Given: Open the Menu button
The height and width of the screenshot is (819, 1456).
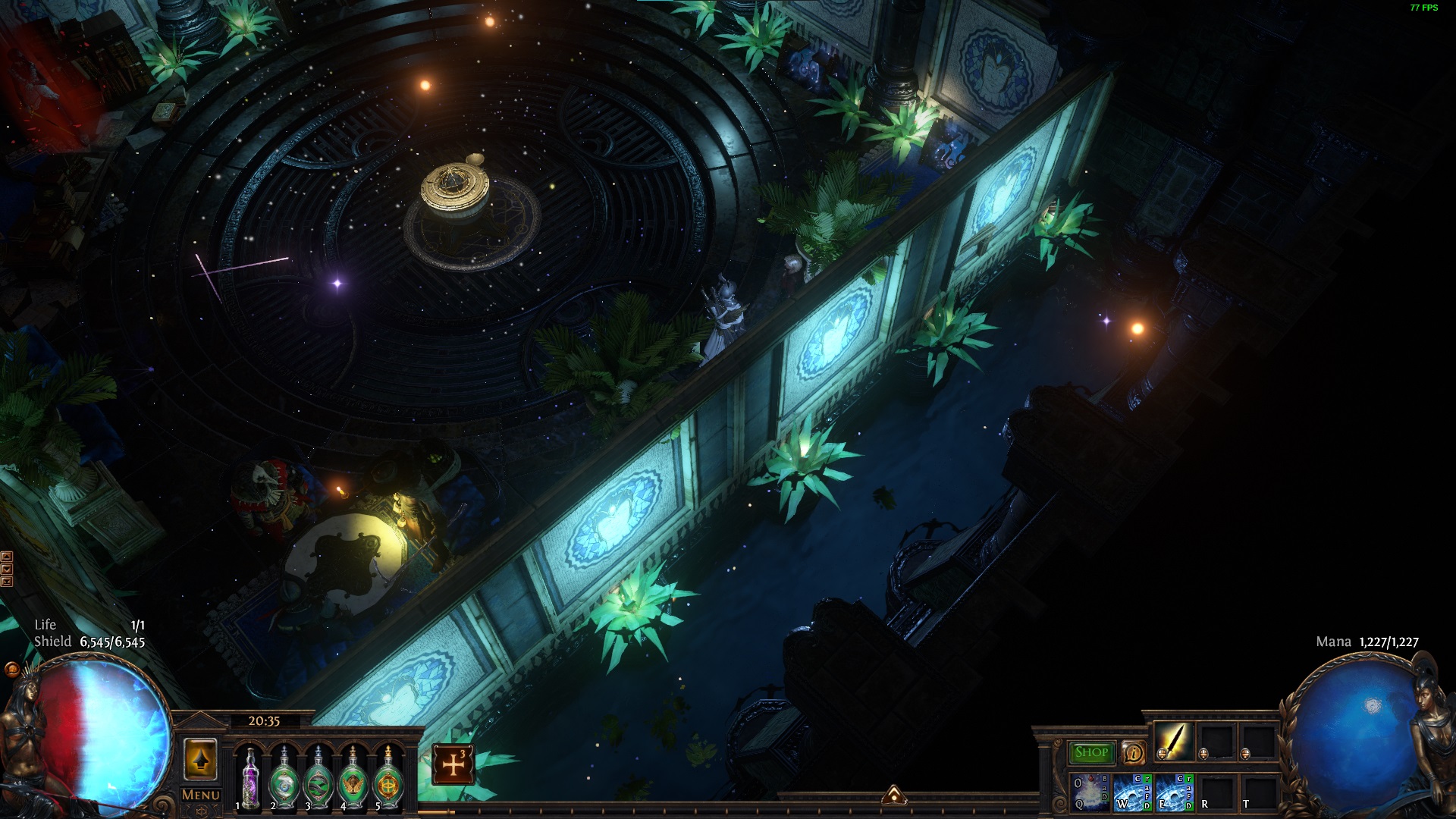Looking at the screenshot, I should 201,795.
